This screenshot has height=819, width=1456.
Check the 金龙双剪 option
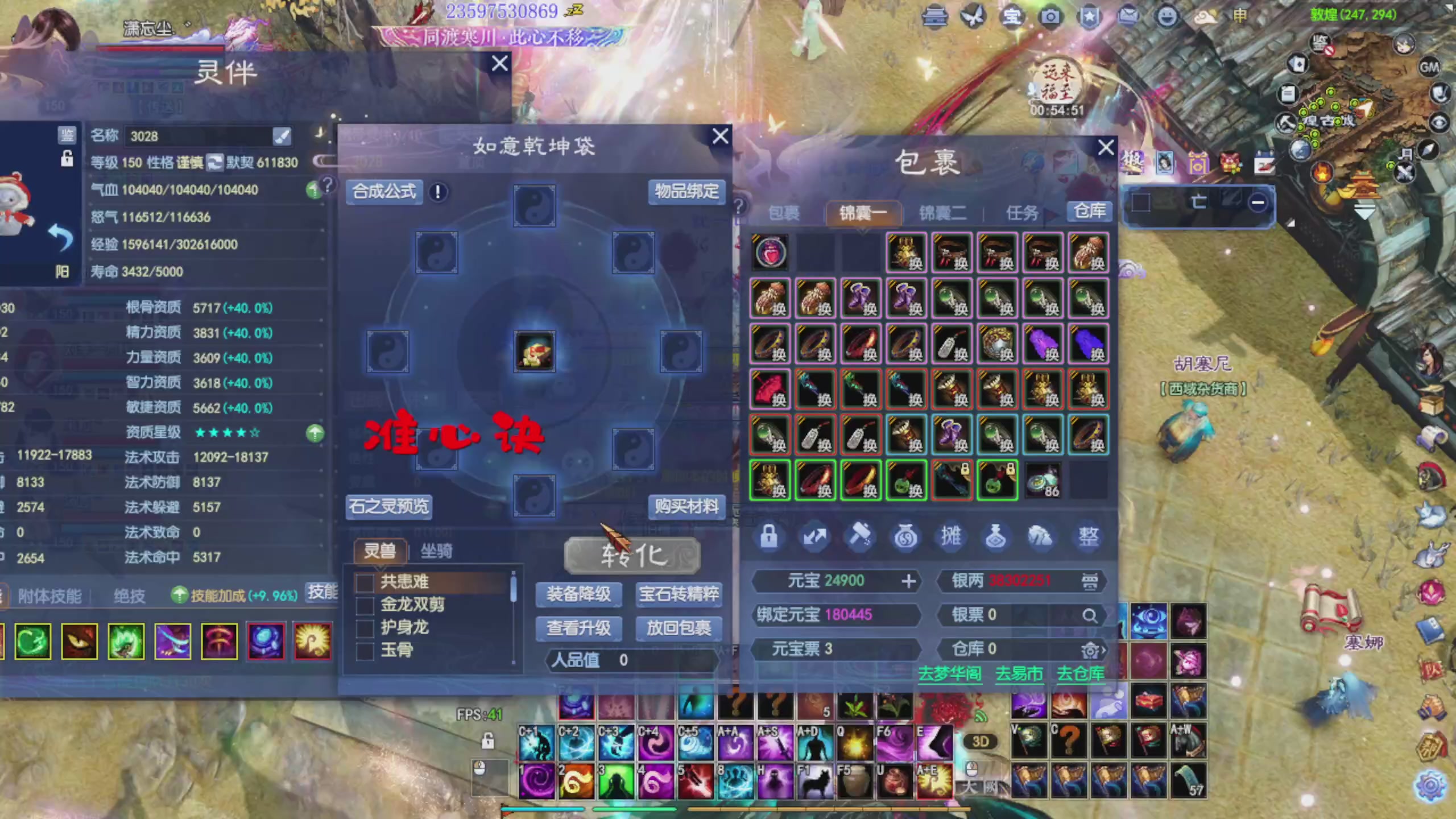pos(364,605)
